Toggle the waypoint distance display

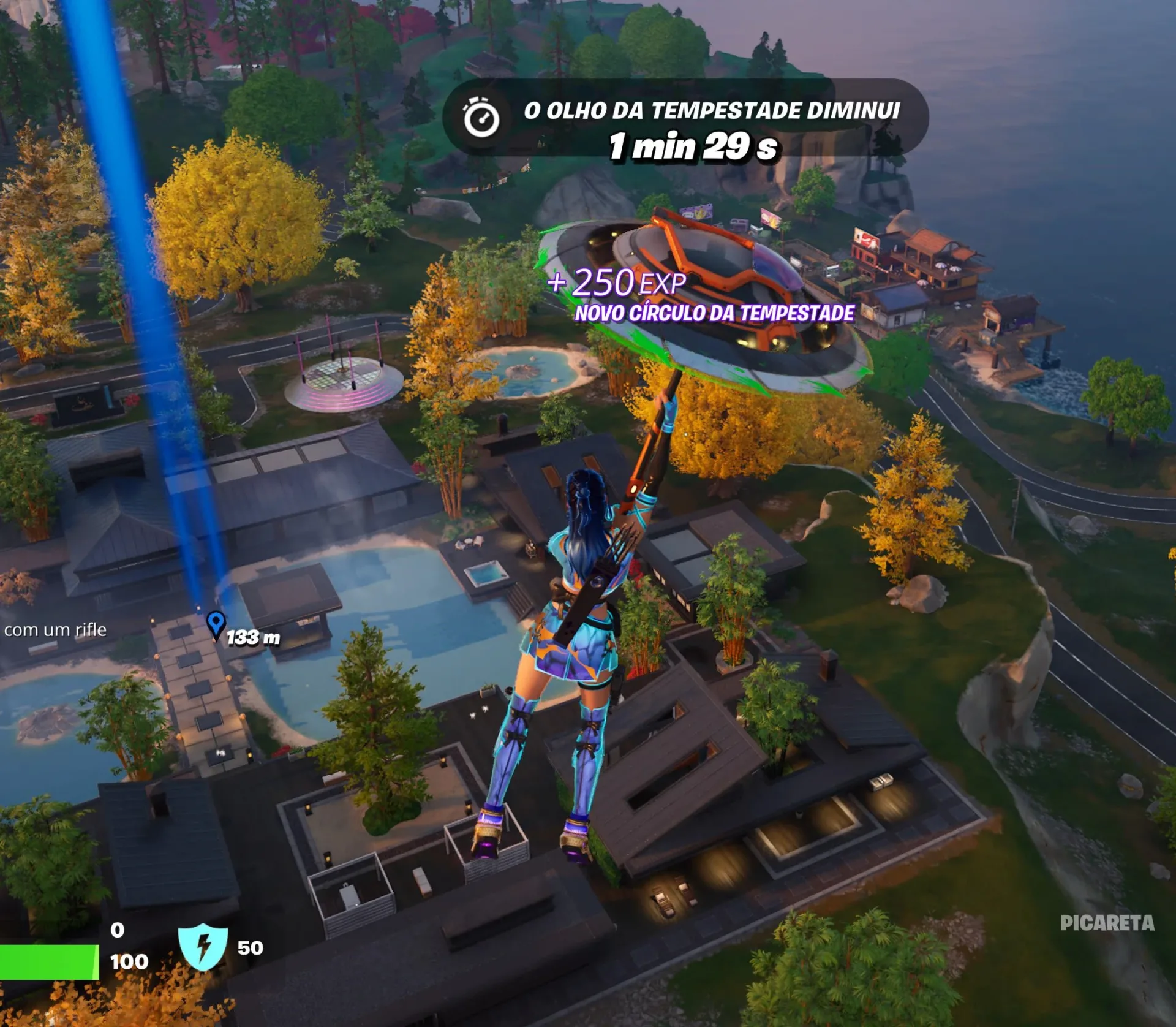tap(253, 637)
